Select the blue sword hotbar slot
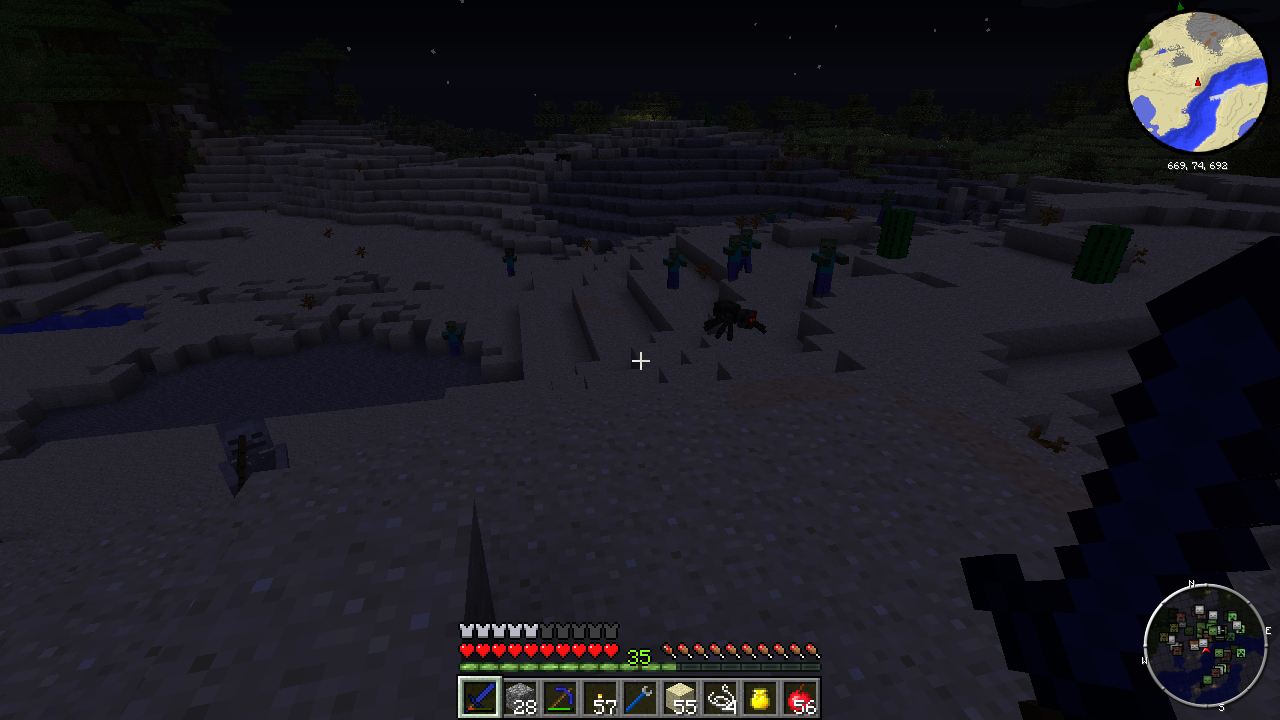The width and height of the screenshot is (1280, 720). point(479,697)
